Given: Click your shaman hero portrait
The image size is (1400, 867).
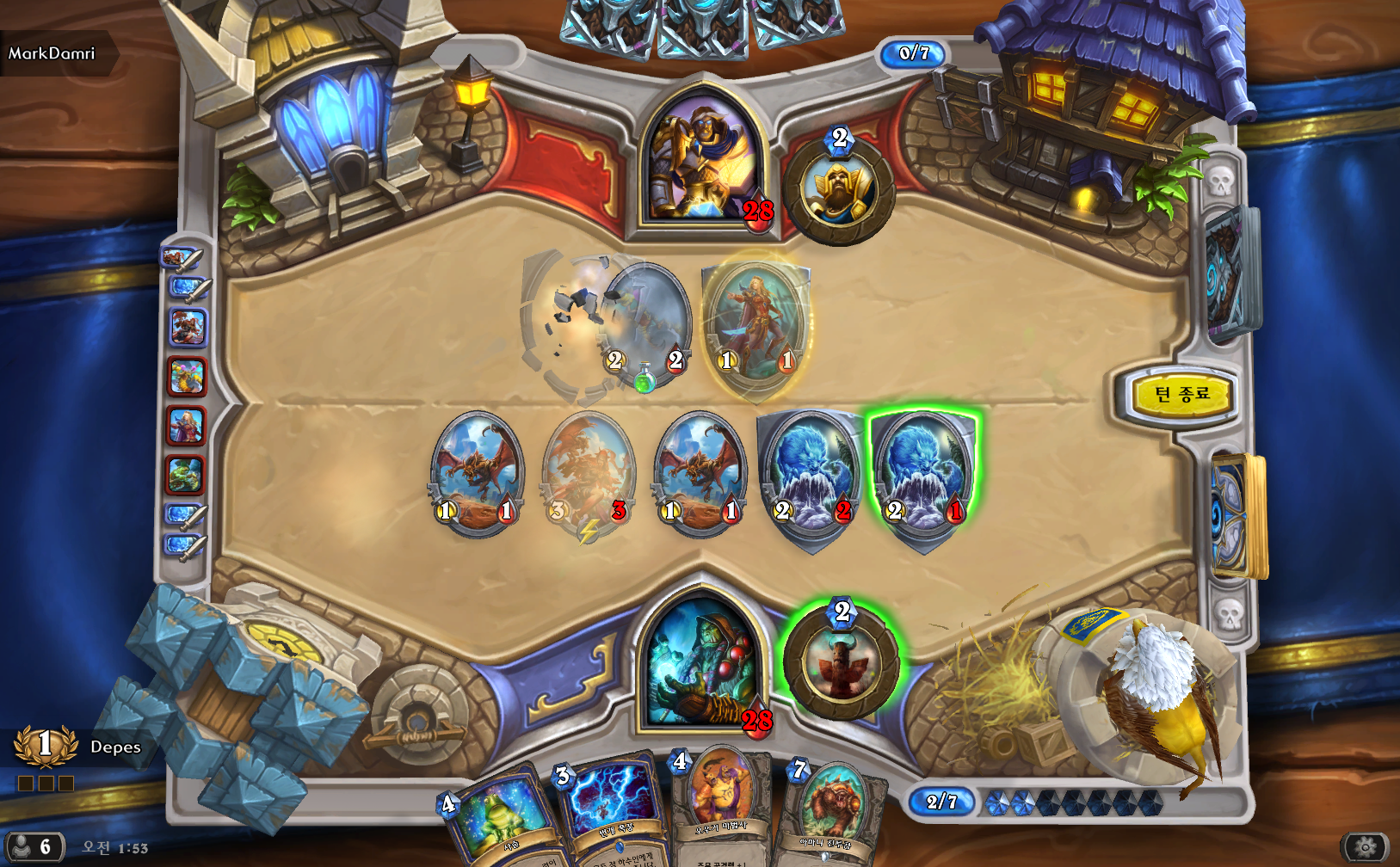Looking at the screenshot, I should pos(703,664).
